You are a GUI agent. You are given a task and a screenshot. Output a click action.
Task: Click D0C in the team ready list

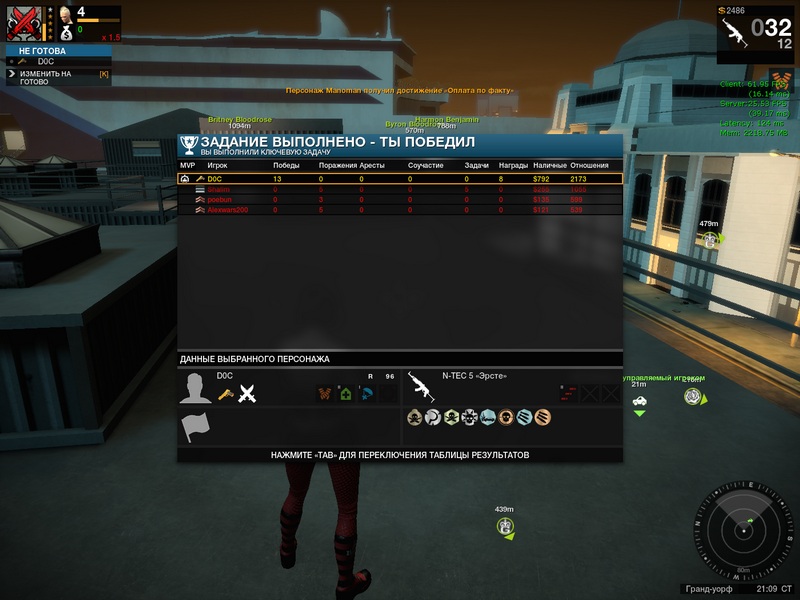(46, 62)
